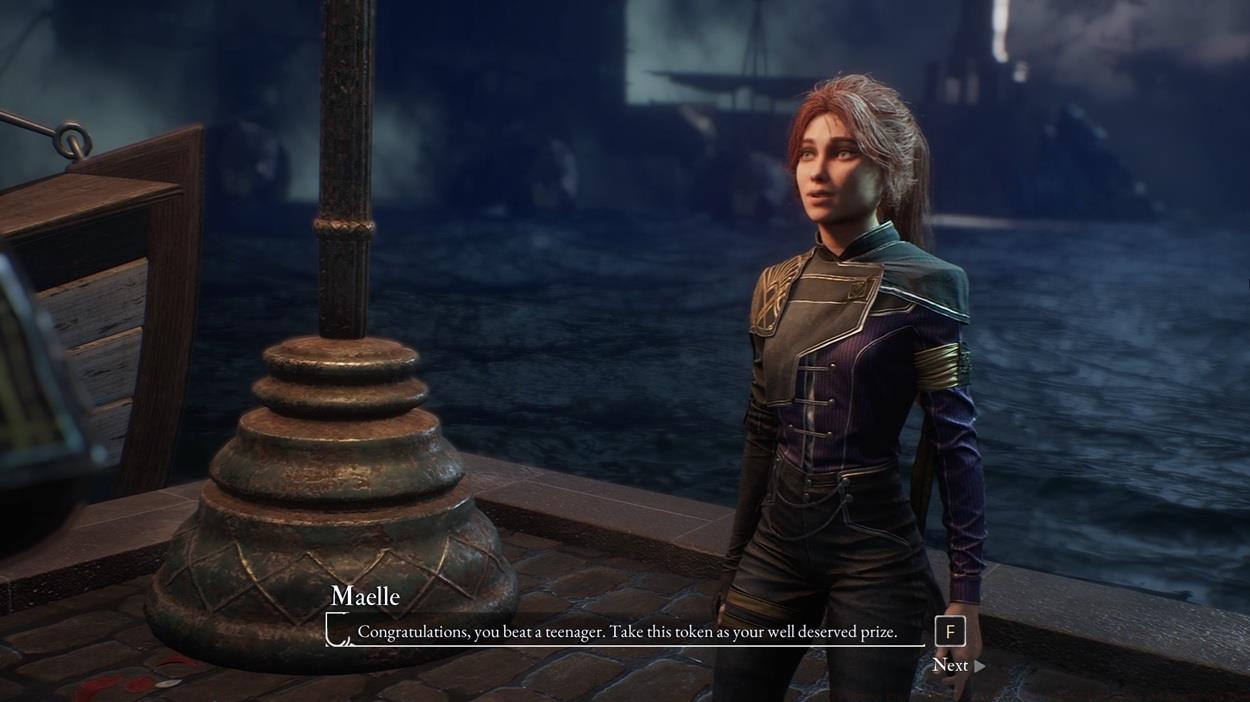This screenshot has height=702, width=1250.
Task: Advance the dialogue with the Next arrow
Action: [979, 666]
